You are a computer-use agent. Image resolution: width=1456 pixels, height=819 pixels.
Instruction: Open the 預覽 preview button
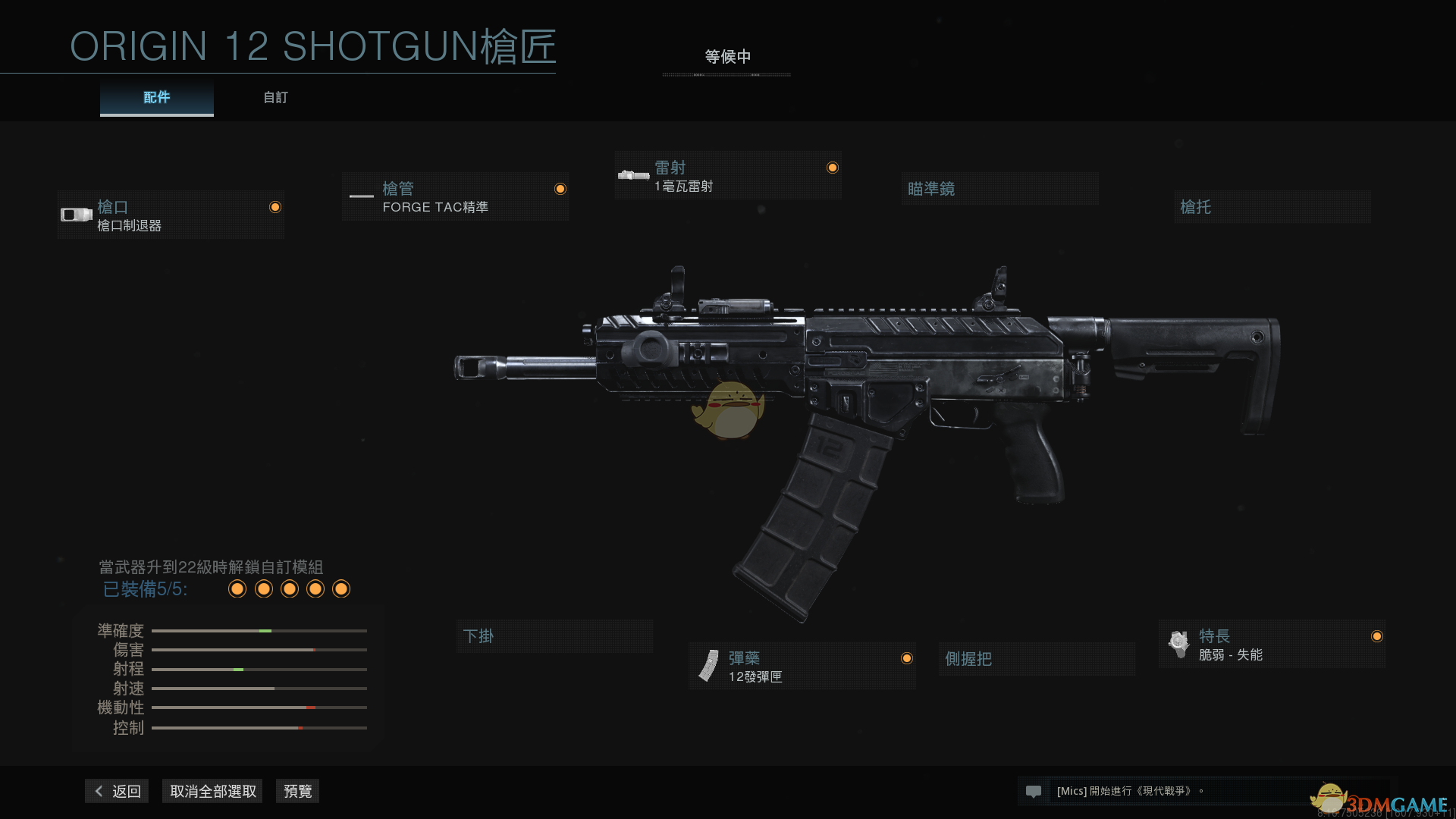(297, 791)
